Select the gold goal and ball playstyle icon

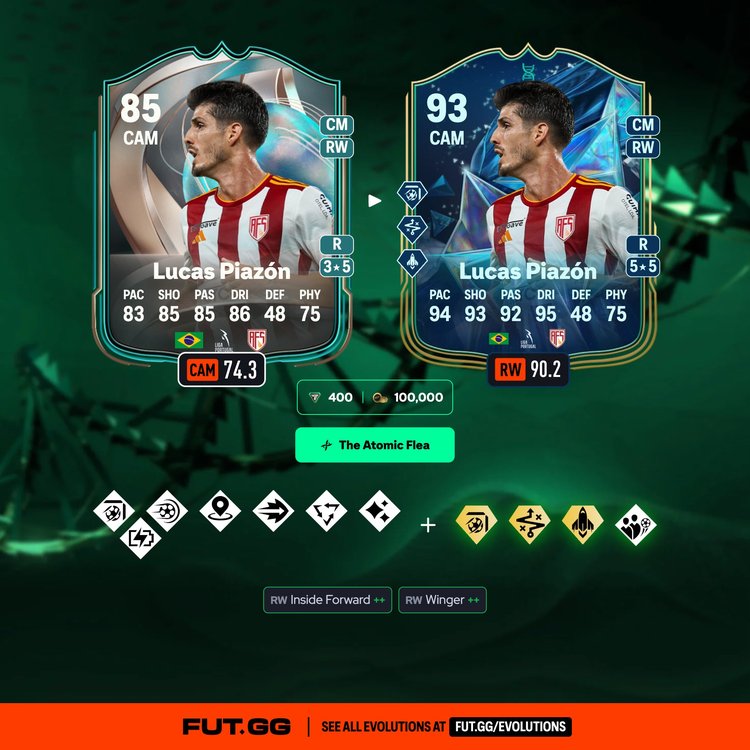[477, 524]
